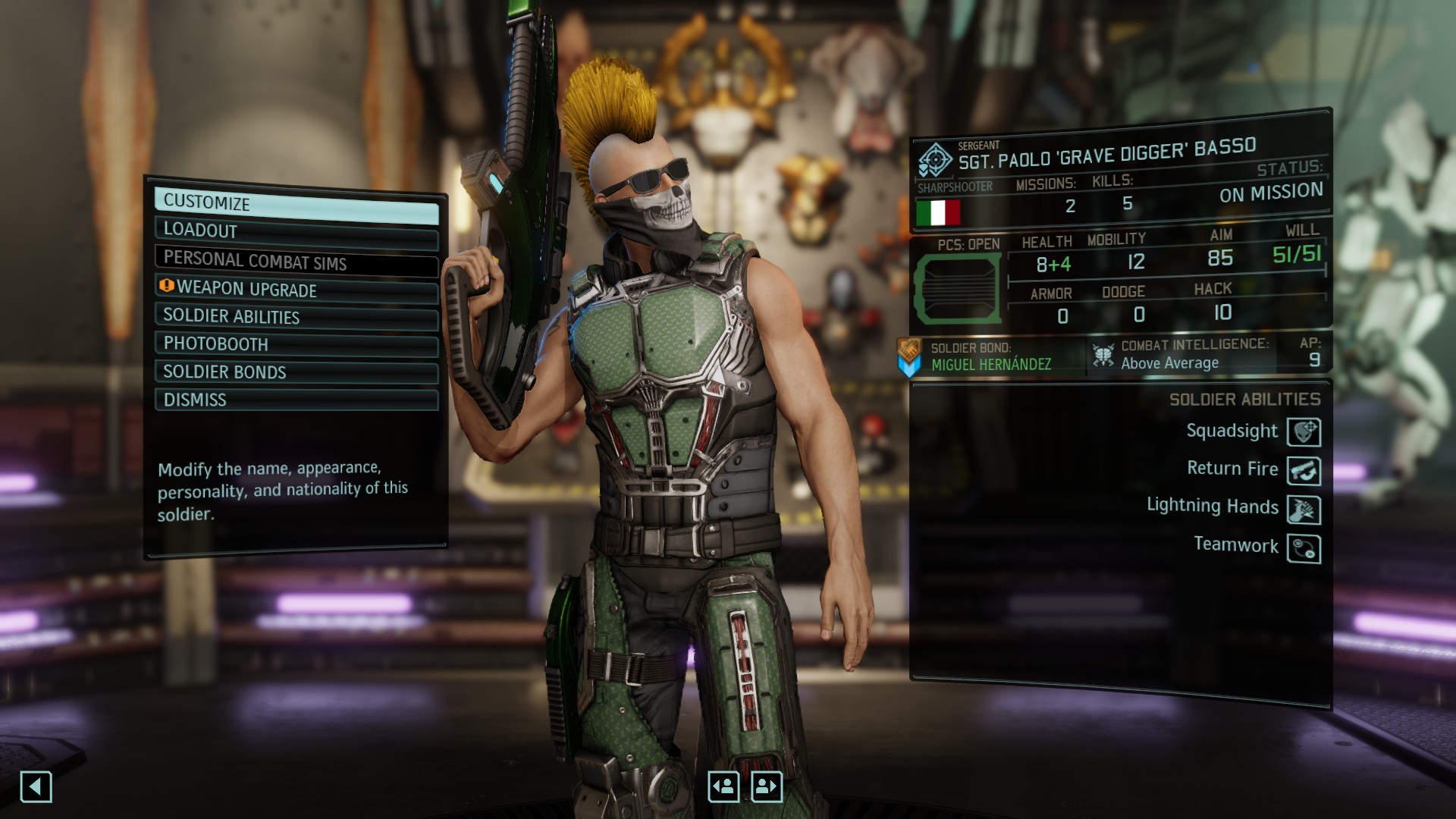1456x819 pixels.
Task: Select the Return Fire ability icon
Action: (x=1304, y=470)
